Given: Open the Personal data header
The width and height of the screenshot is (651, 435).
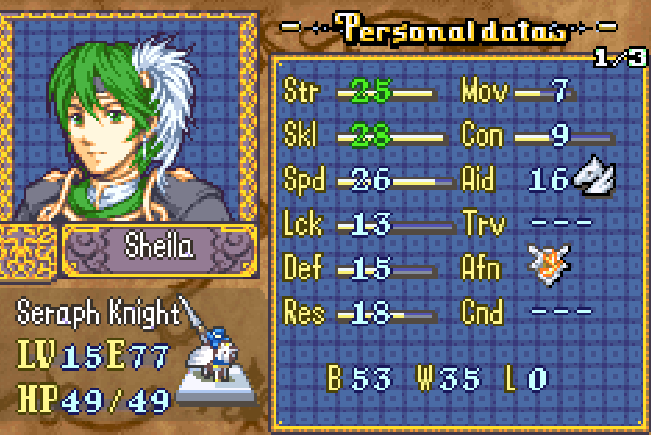Looking at the screenshot, I should (x=455, y=30).
